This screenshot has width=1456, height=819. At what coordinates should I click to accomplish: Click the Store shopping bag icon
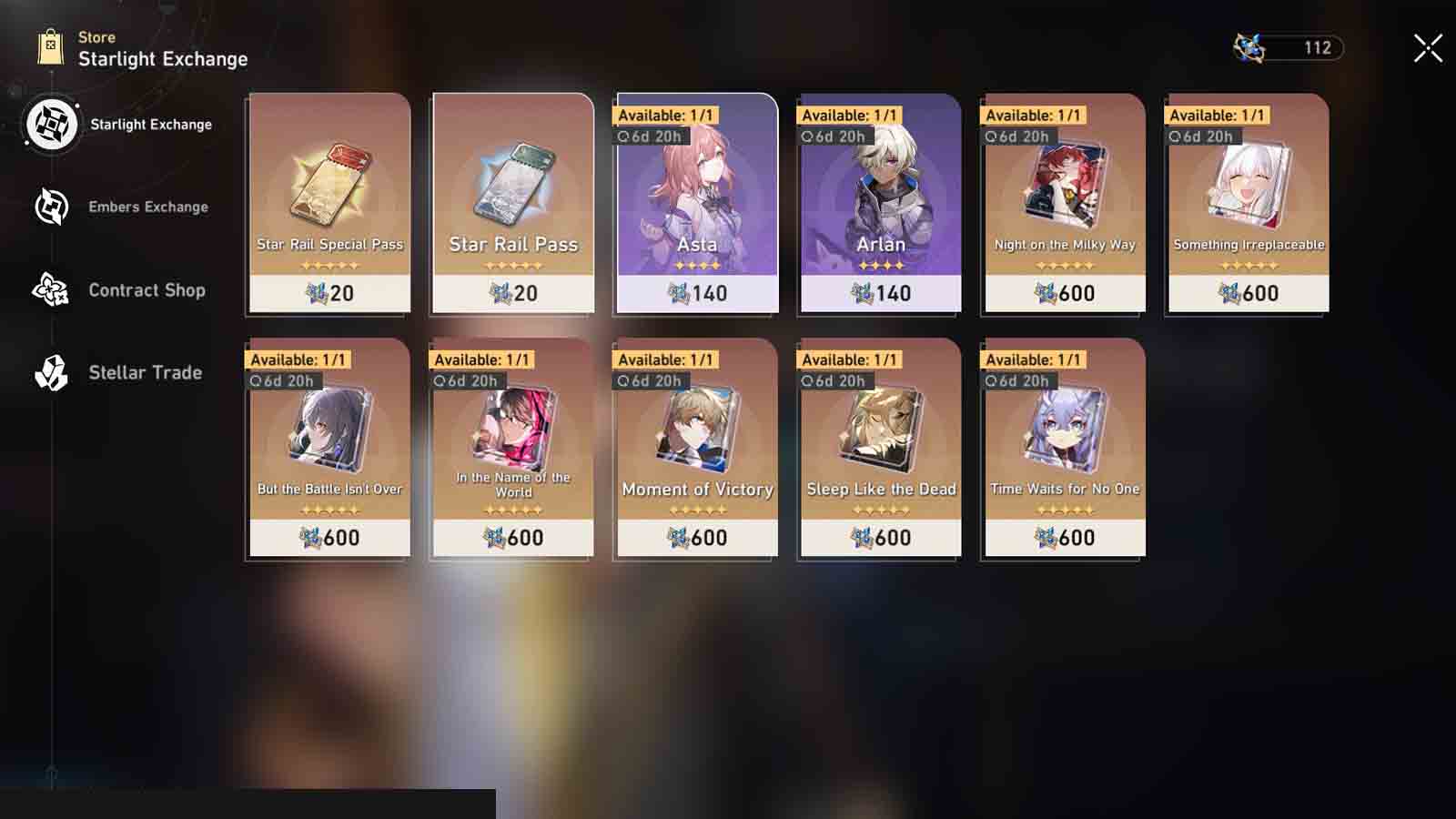(47, 43)
